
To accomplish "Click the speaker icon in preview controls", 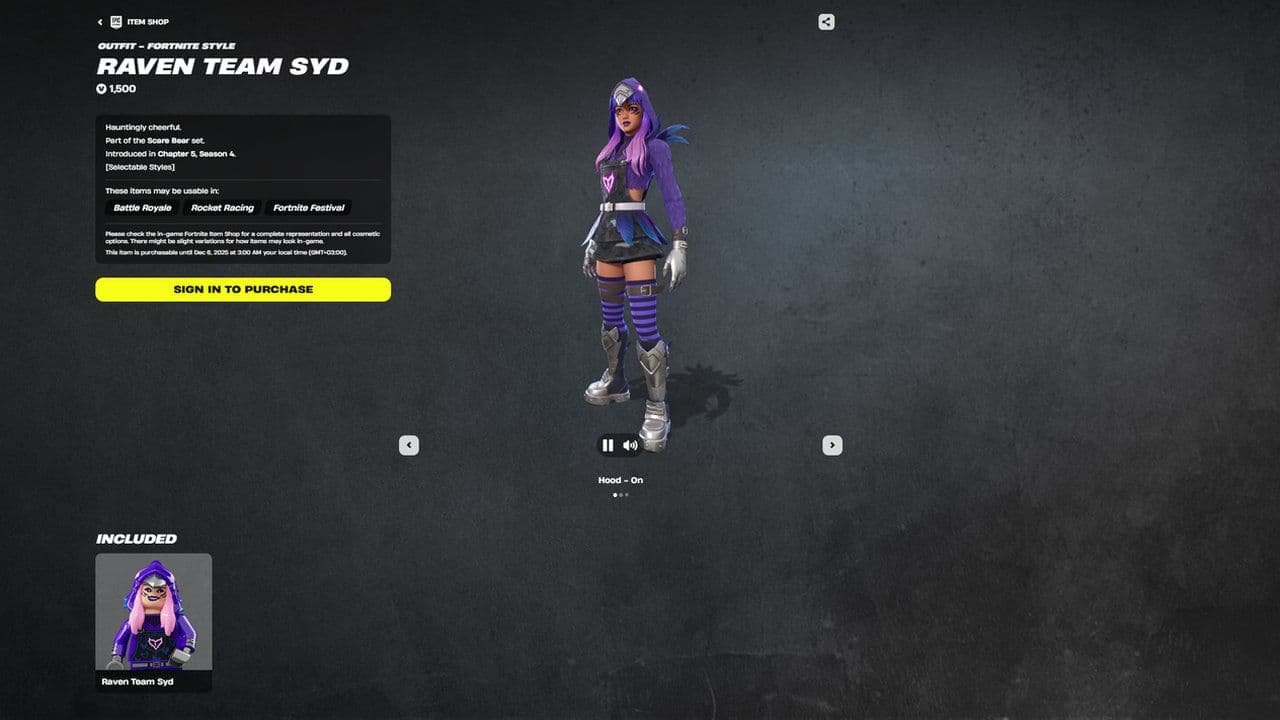I will click(630, 445).
